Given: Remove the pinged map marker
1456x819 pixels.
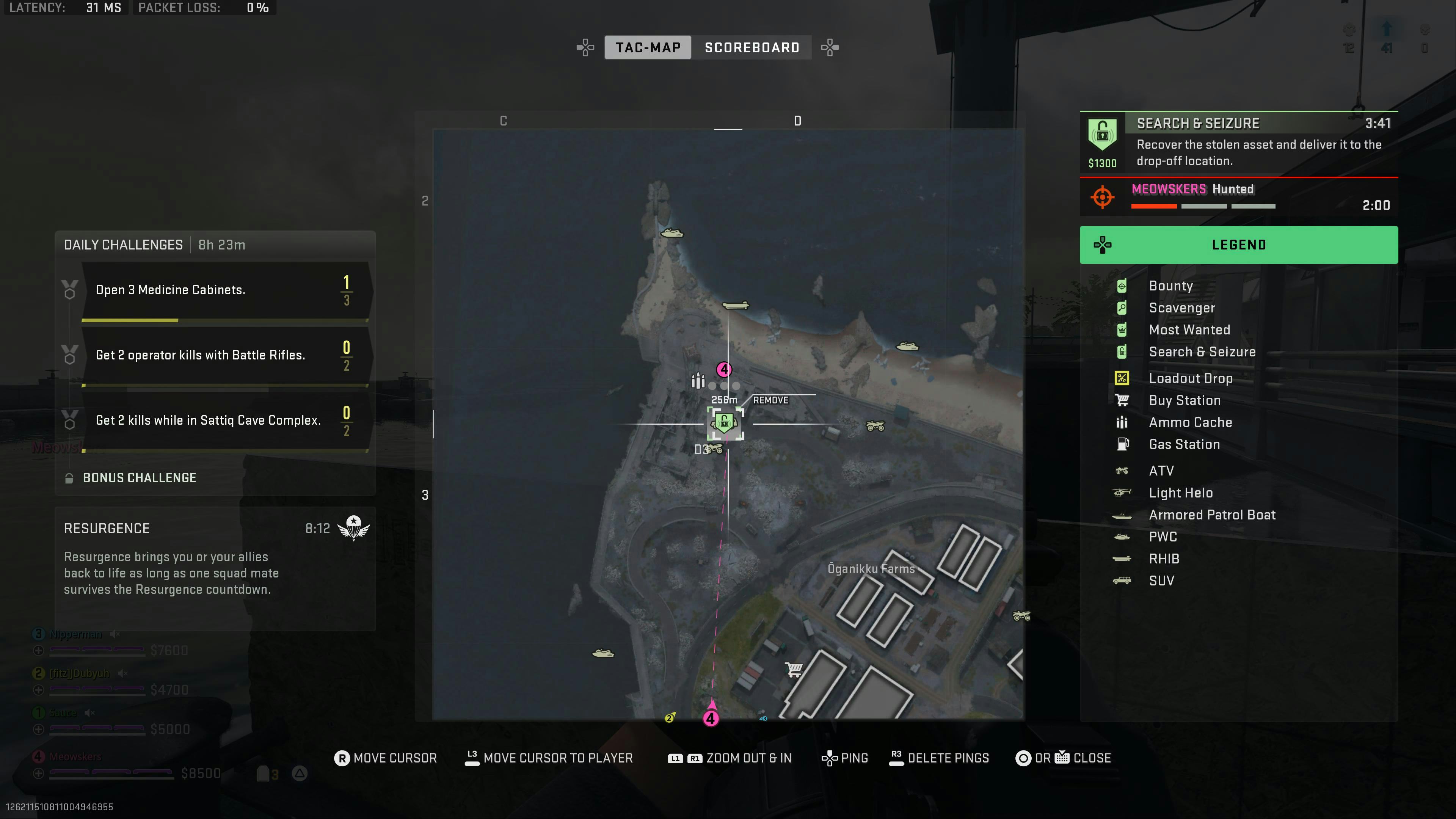Looking at the screenshot, I should 770,400.
